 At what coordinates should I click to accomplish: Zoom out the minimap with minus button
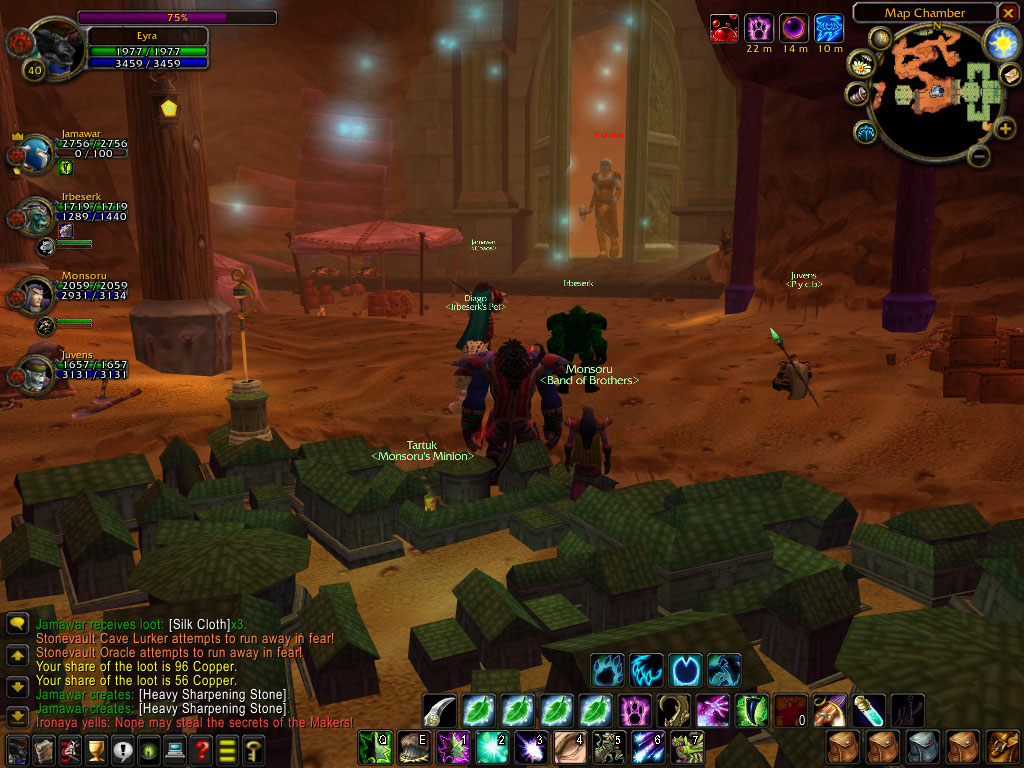(981, 156)
